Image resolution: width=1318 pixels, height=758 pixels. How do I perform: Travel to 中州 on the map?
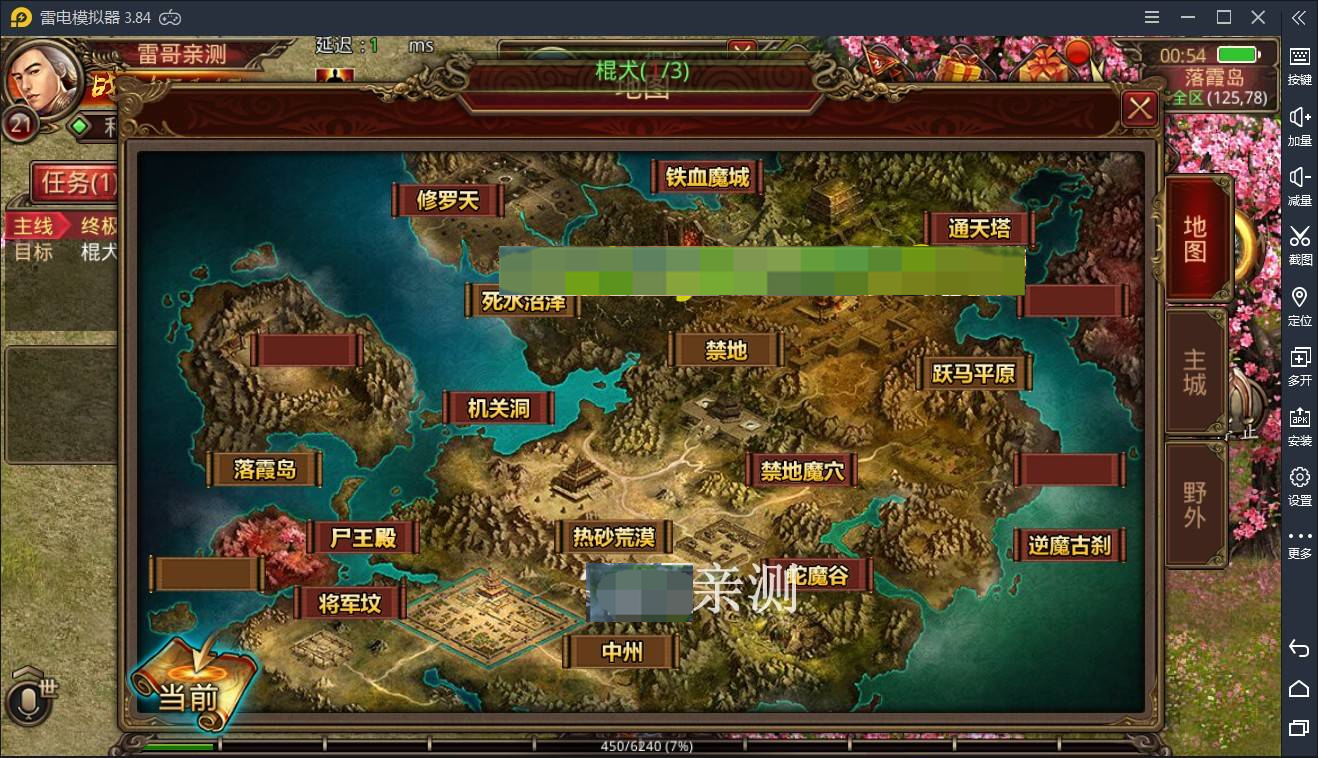tap(622, 650)
